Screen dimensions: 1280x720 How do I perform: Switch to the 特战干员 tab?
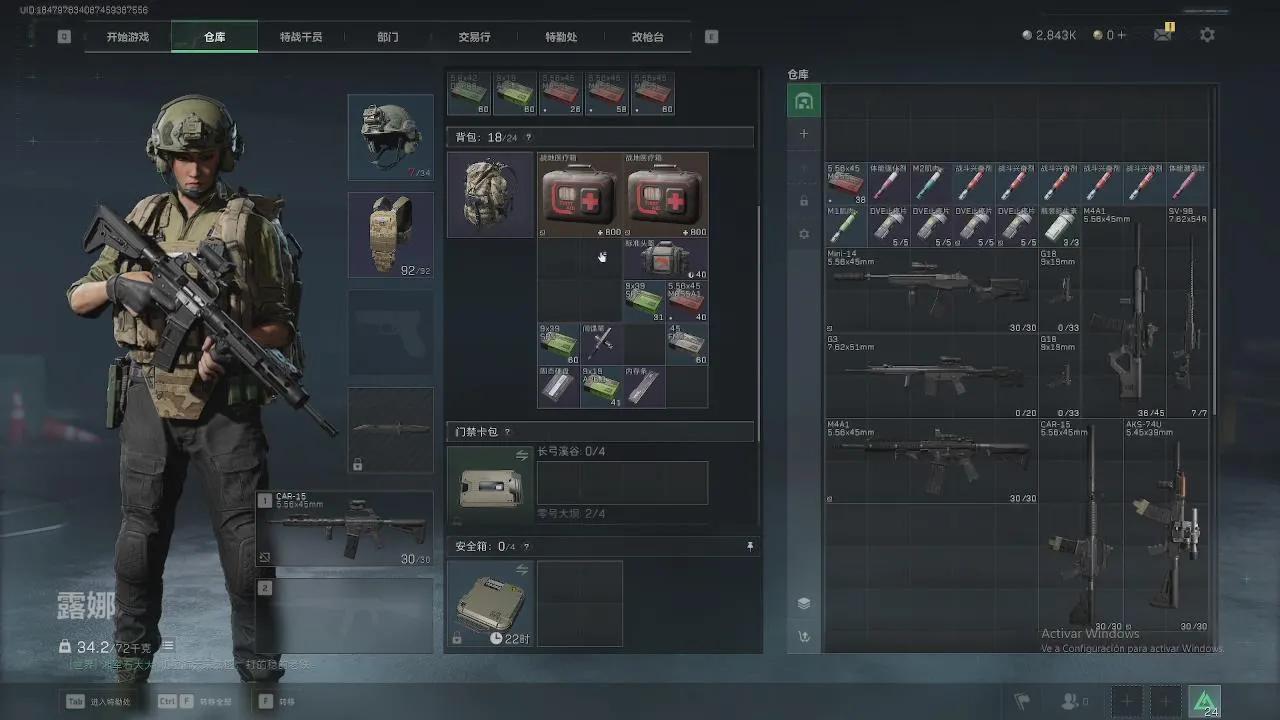[x=301, y=37]
